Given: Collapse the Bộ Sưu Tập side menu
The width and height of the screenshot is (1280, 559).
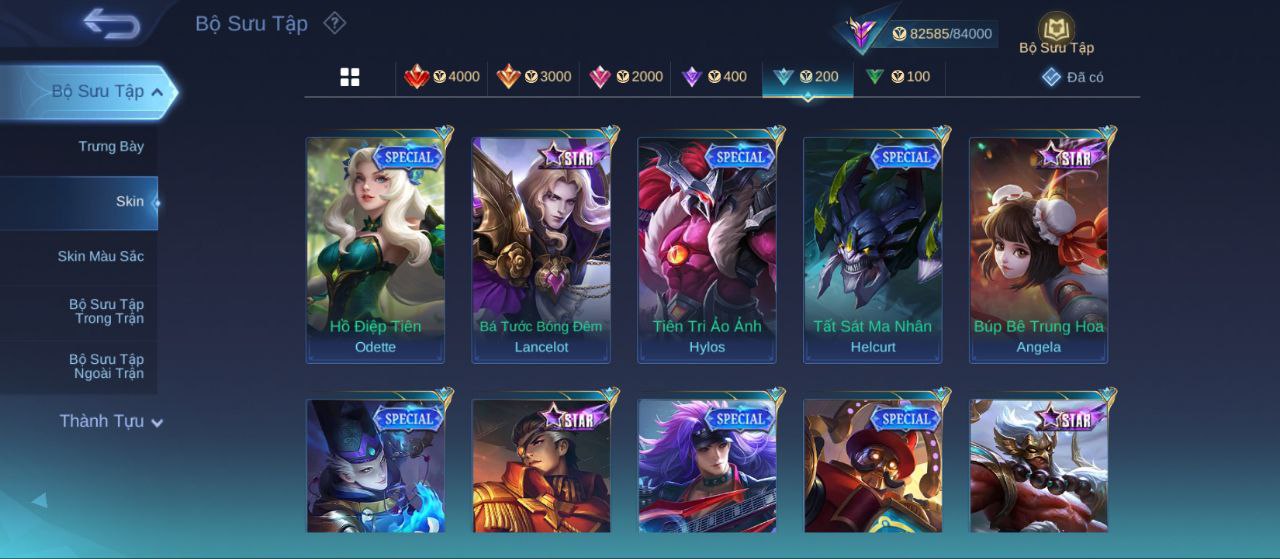Looking at the screenshot, I should (x=157, y=92).
